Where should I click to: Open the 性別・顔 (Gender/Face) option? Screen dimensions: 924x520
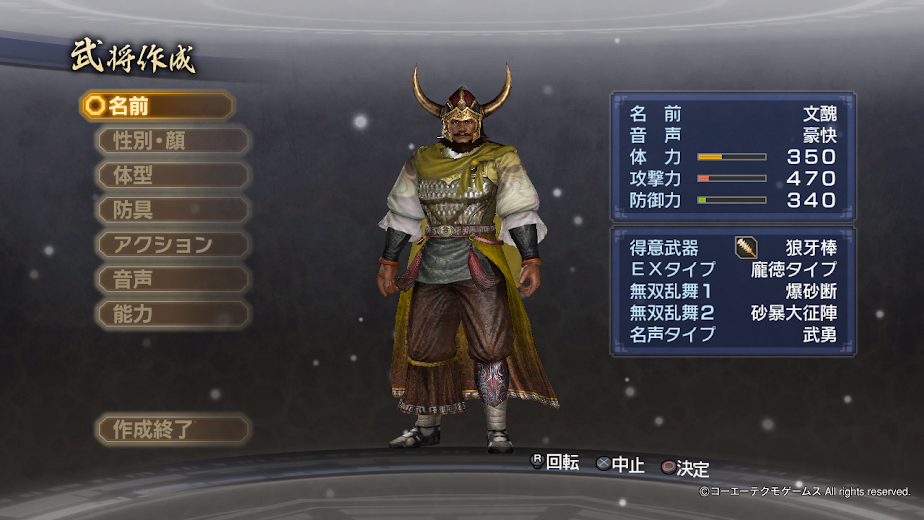[171, 140]
